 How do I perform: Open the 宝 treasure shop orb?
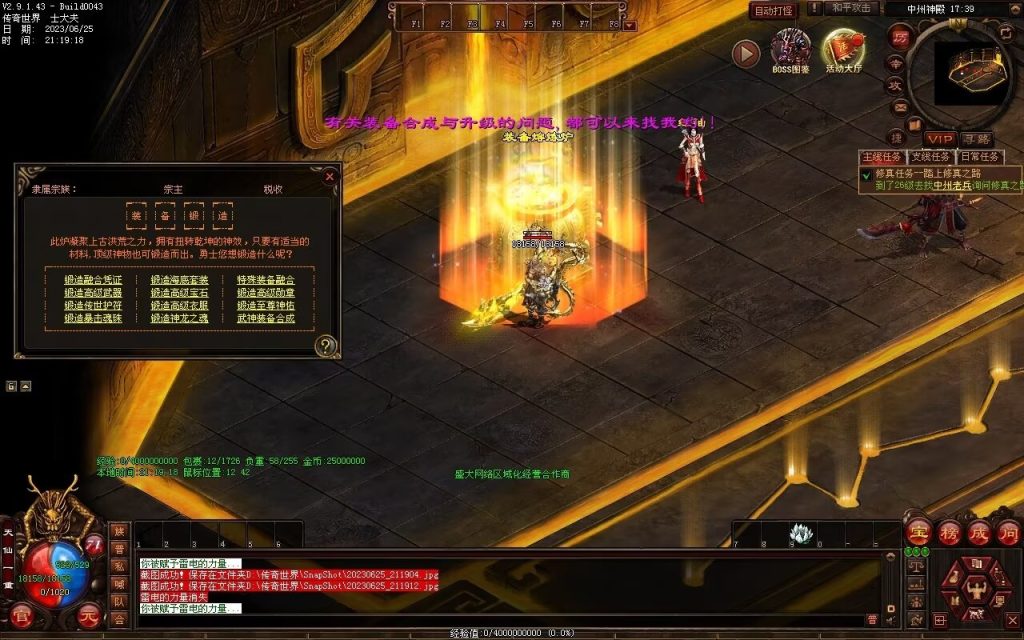tap(919, 532)
